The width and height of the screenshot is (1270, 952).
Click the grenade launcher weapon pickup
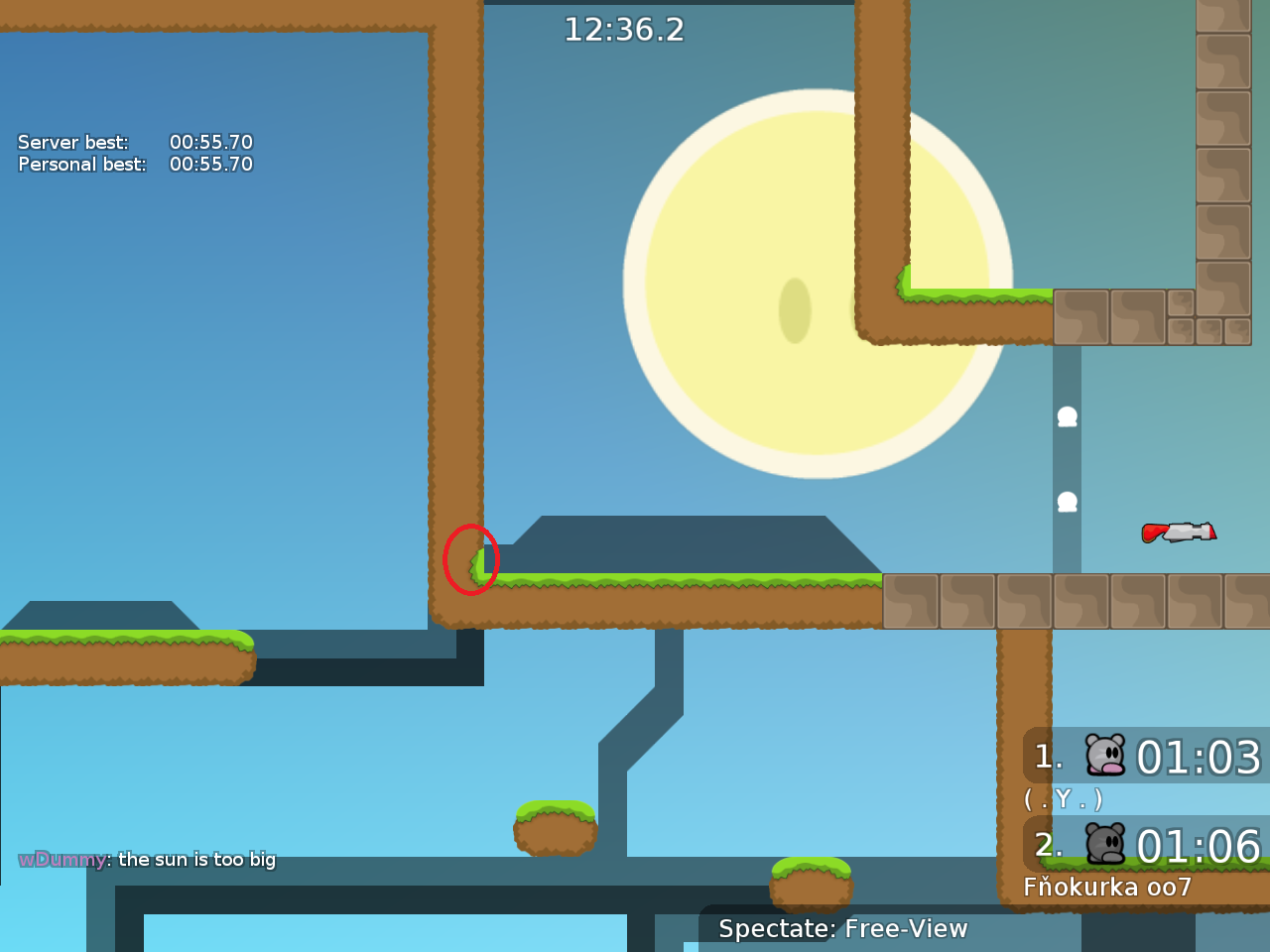[1179, 533]
